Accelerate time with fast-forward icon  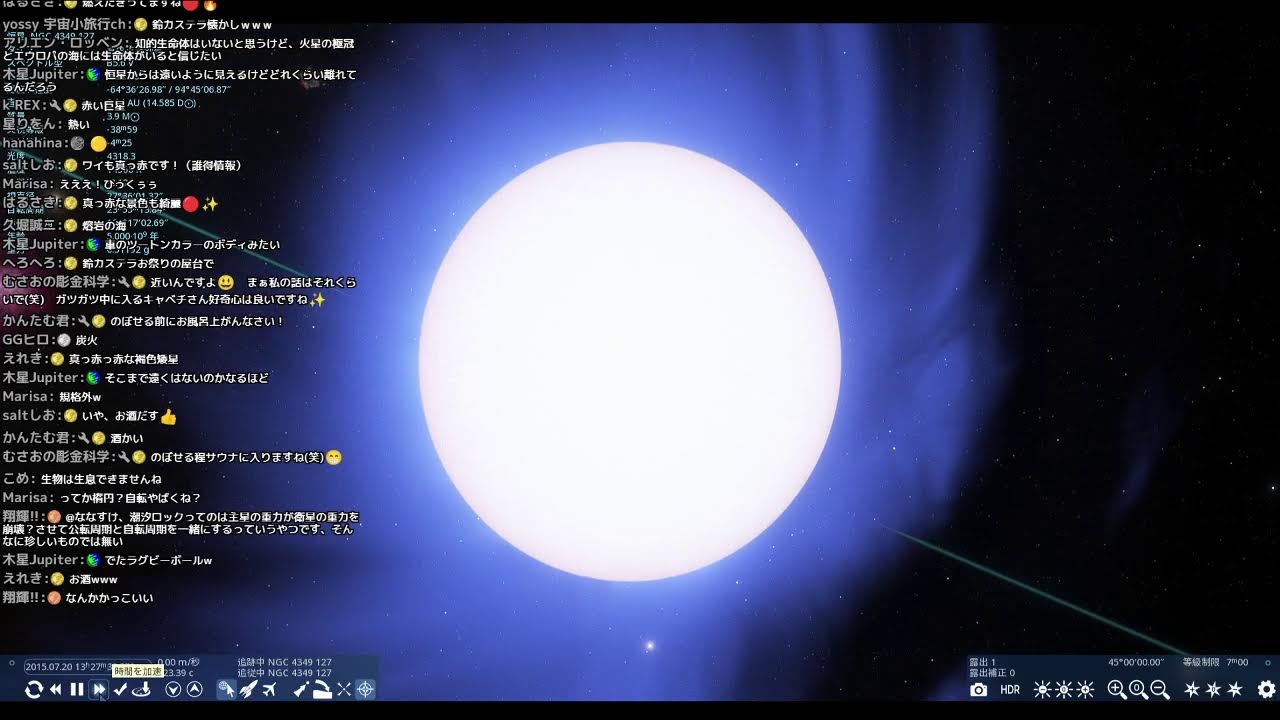click(x=98, y=689)
